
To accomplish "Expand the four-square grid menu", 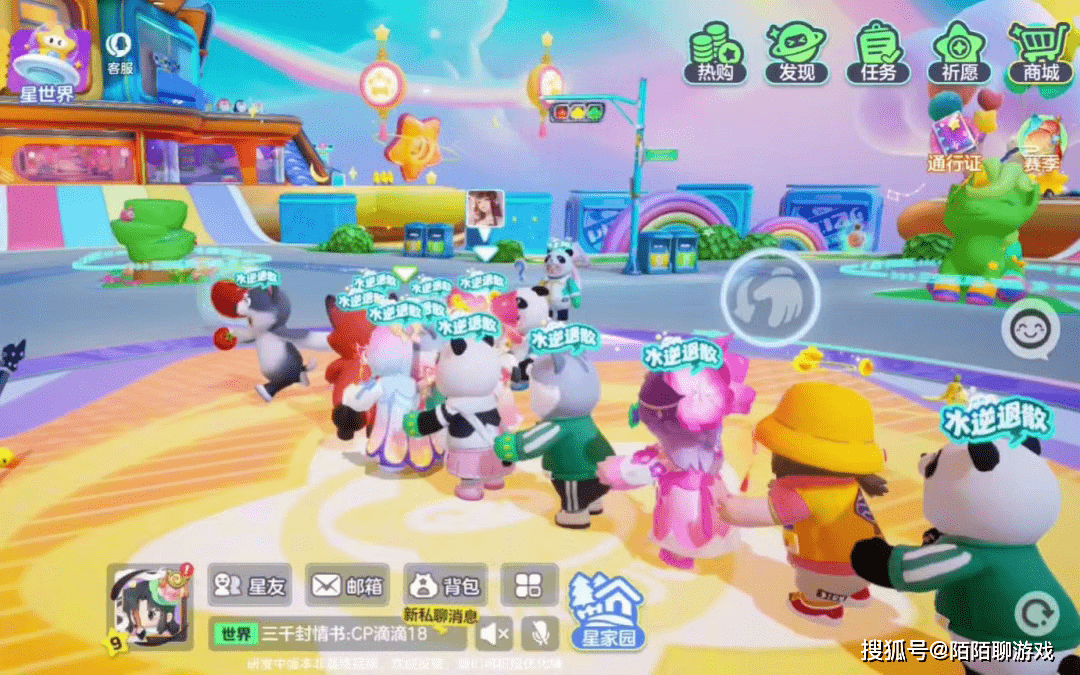I will [x=529, y=585].
